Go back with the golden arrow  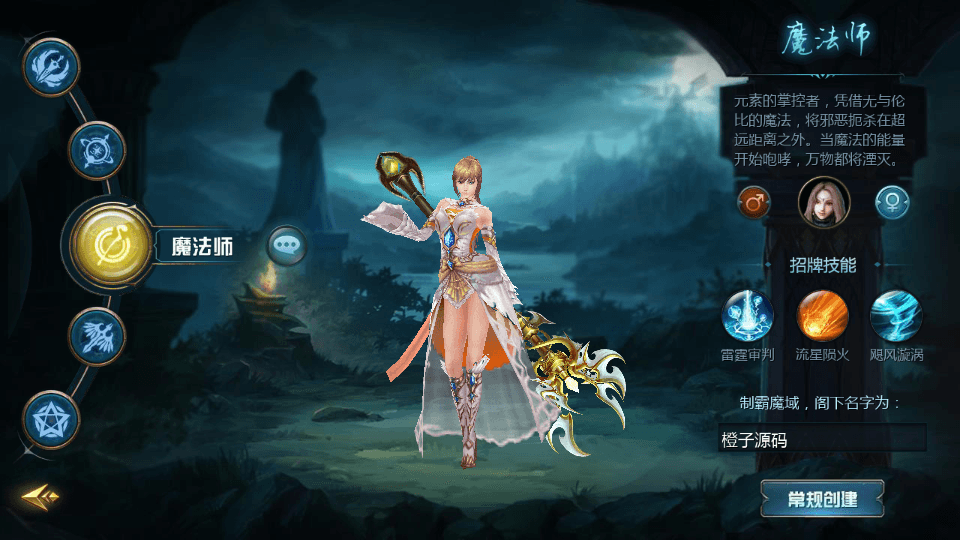pyautogui.click(x=41, y=495)
